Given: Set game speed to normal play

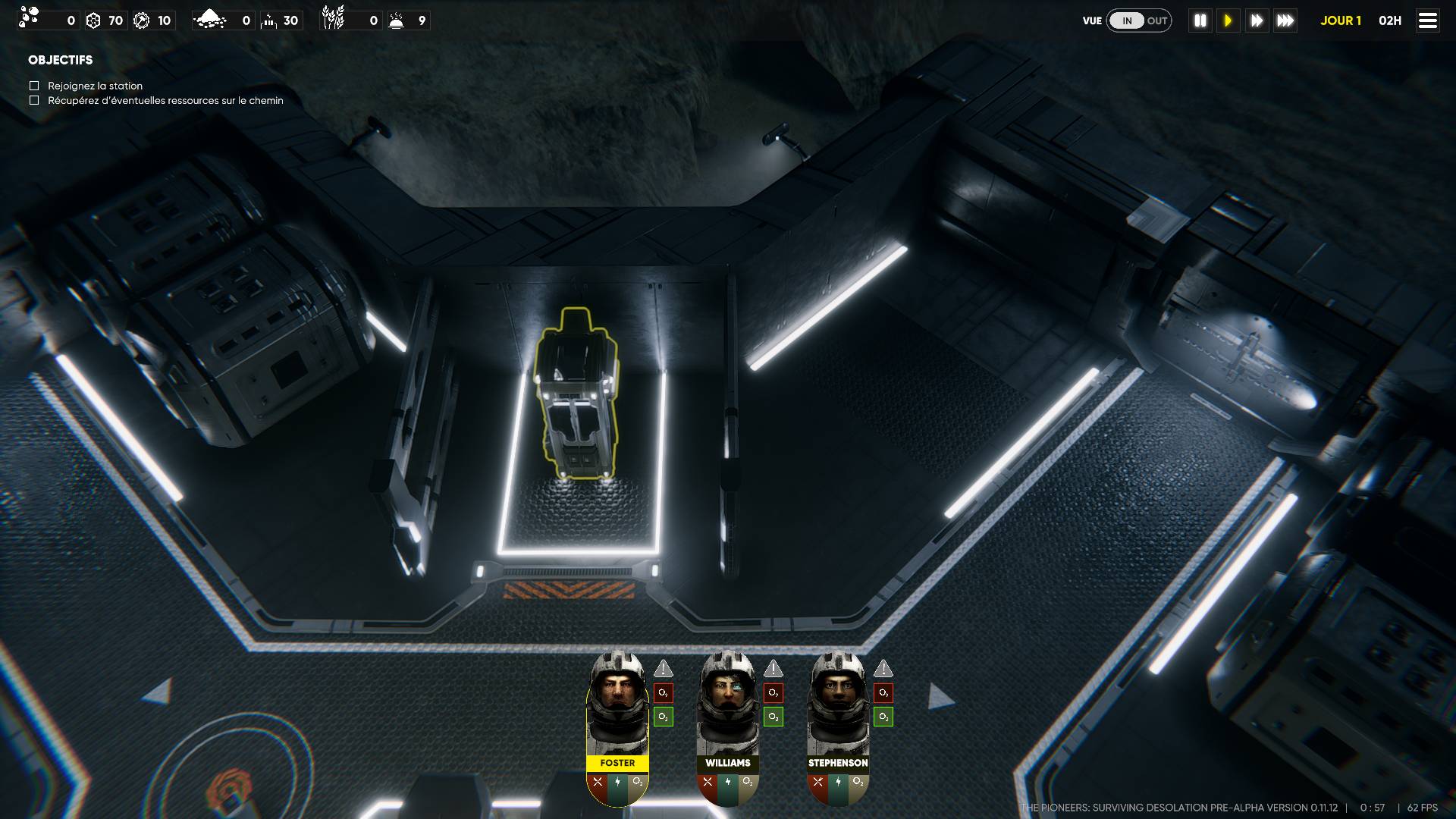Looking at the screenshot, I should pos(1228,20).
